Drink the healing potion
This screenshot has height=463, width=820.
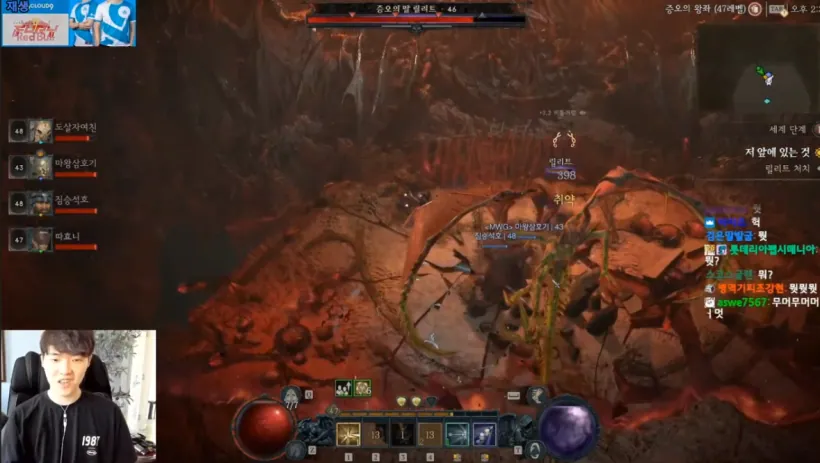(x=291, y=397)
